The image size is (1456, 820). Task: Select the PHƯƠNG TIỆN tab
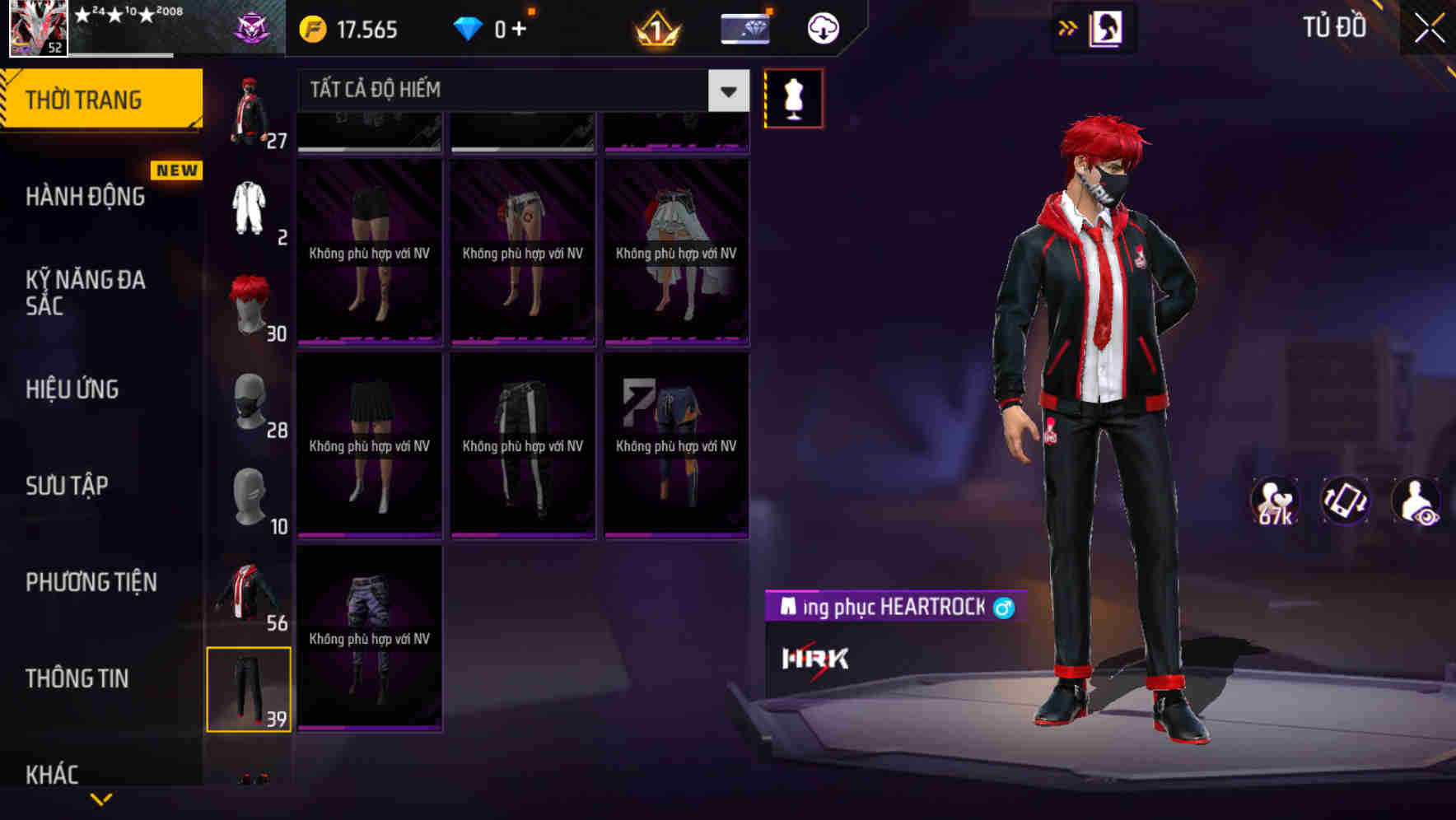tap(91, 582)
